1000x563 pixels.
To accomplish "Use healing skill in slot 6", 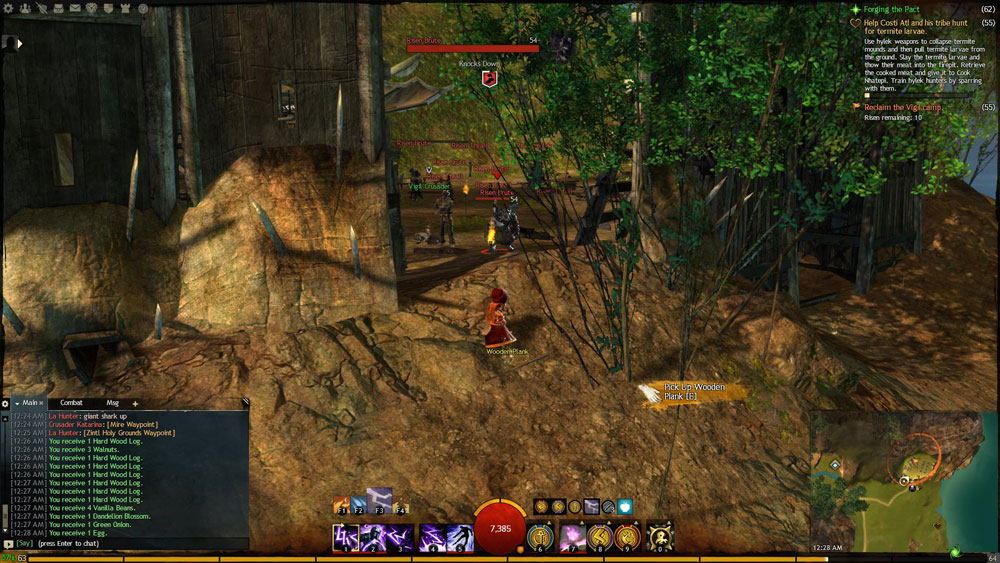I will point(540,538).
